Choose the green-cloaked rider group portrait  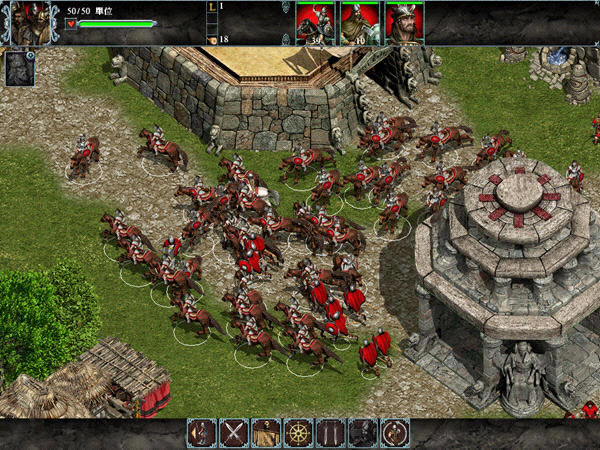tap(360, 22)
